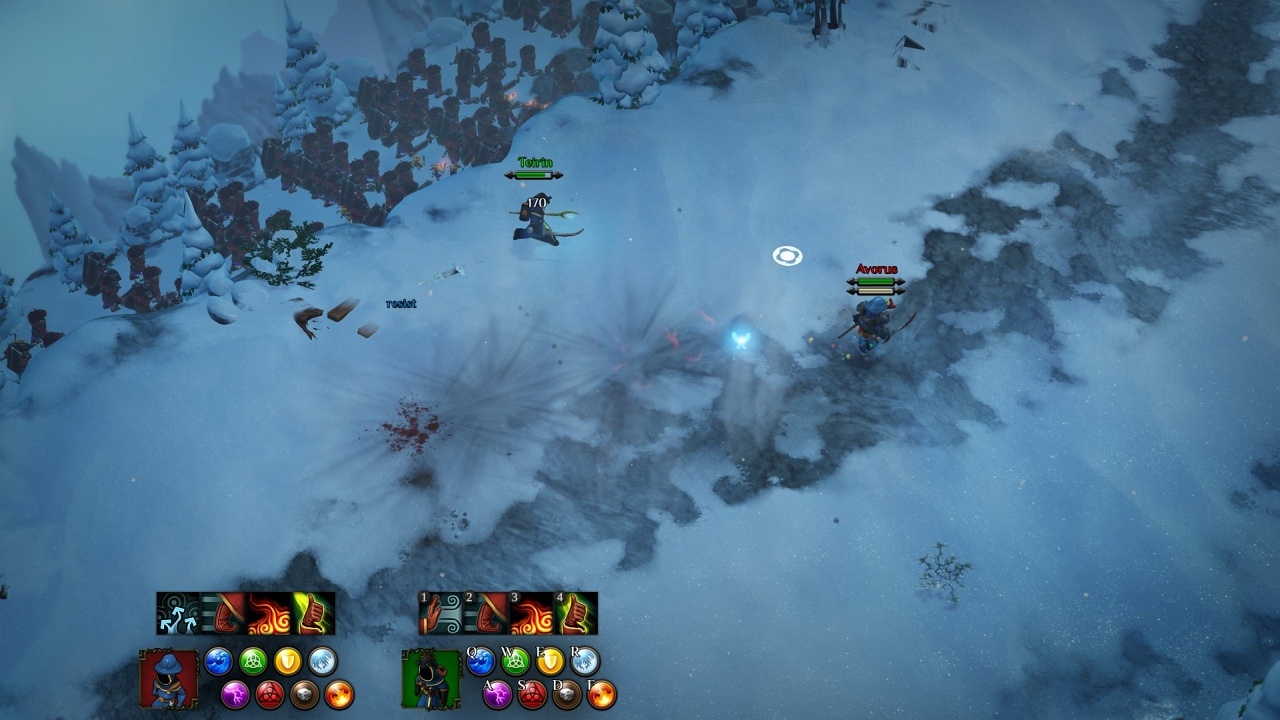Image resolution: width=1280 pixels, height=720 pixels.
Task: Click the water orb beside the red portrait
Action: [218, 661]
